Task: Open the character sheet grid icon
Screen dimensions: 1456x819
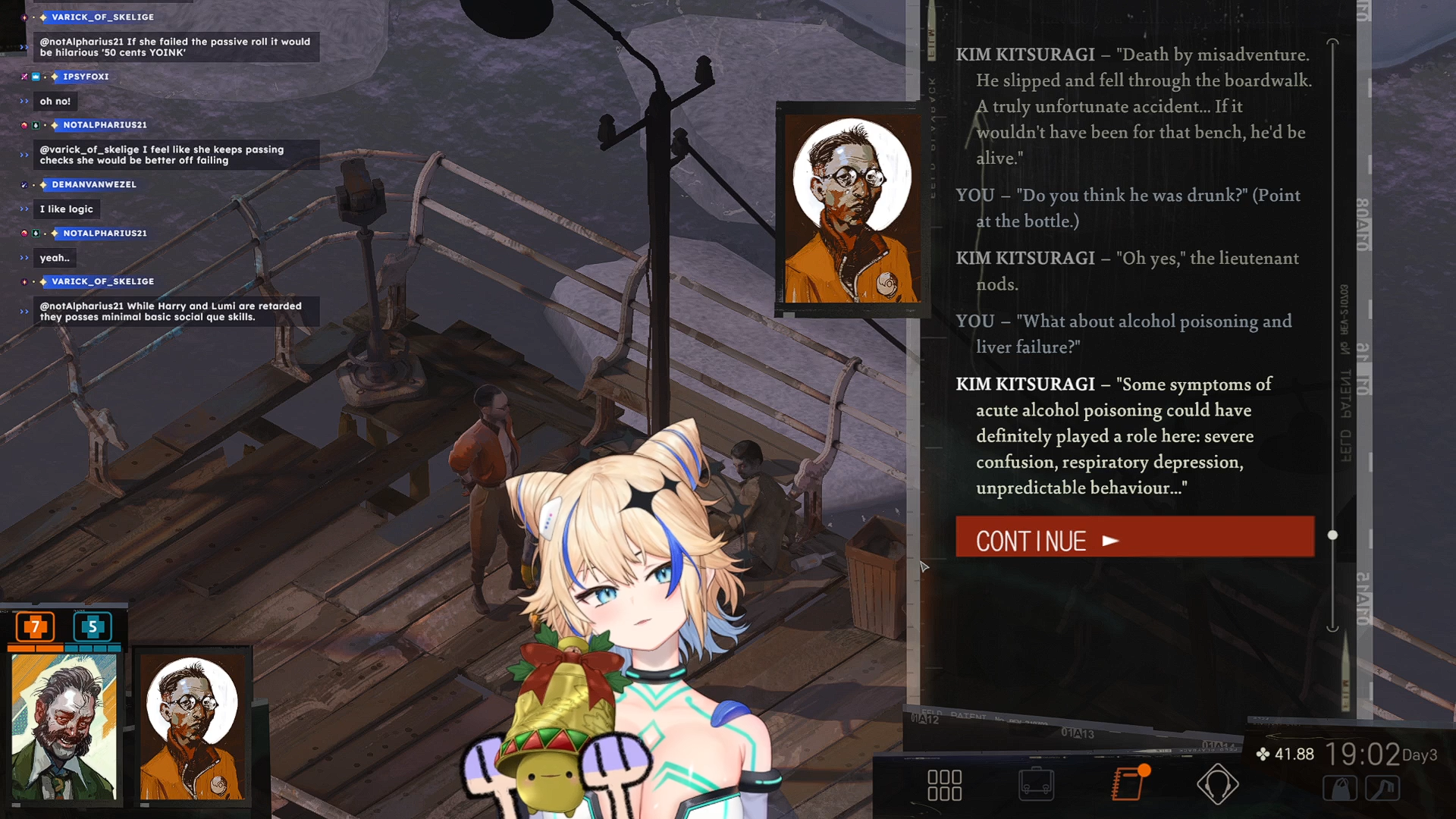Action: coord(944,785)
